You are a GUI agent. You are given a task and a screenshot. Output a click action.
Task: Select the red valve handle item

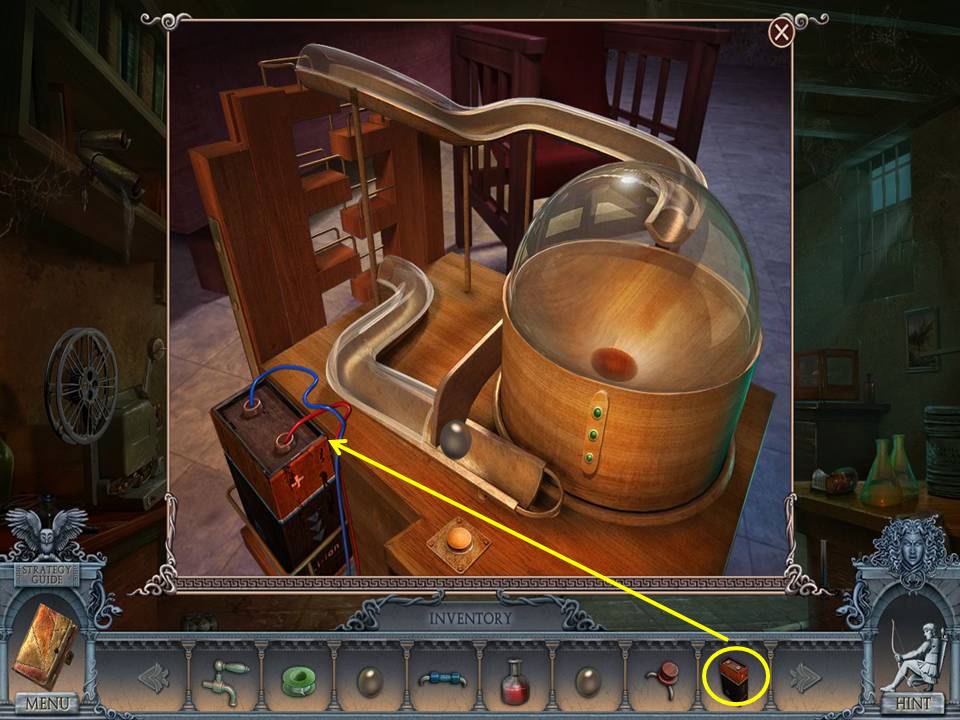[660, 680]
